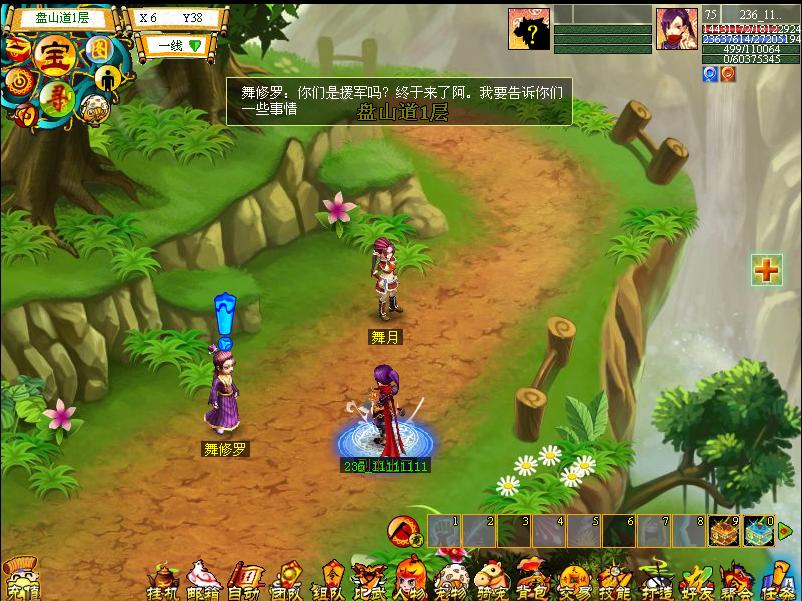Image resolution: width=802 pixels, height=601 pixels.
Task: Select the player character portrait
Action: point(677,29)
